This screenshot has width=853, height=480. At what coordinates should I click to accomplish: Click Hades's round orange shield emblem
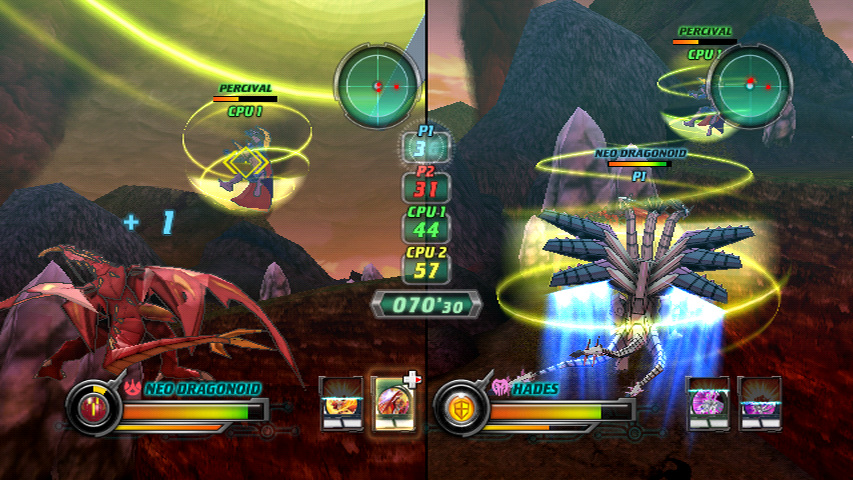click(462, 408)
